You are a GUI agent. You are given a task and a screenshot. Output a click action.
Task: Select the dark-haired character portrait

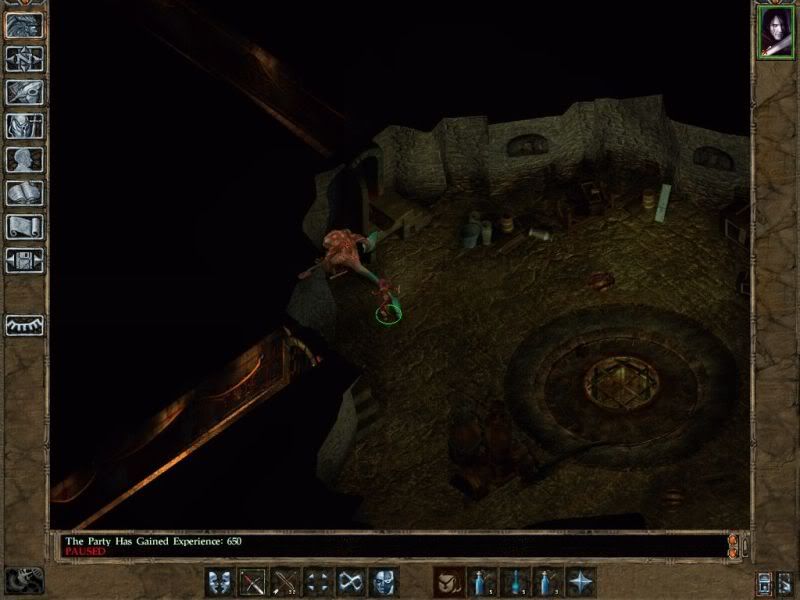click(775, 32)
